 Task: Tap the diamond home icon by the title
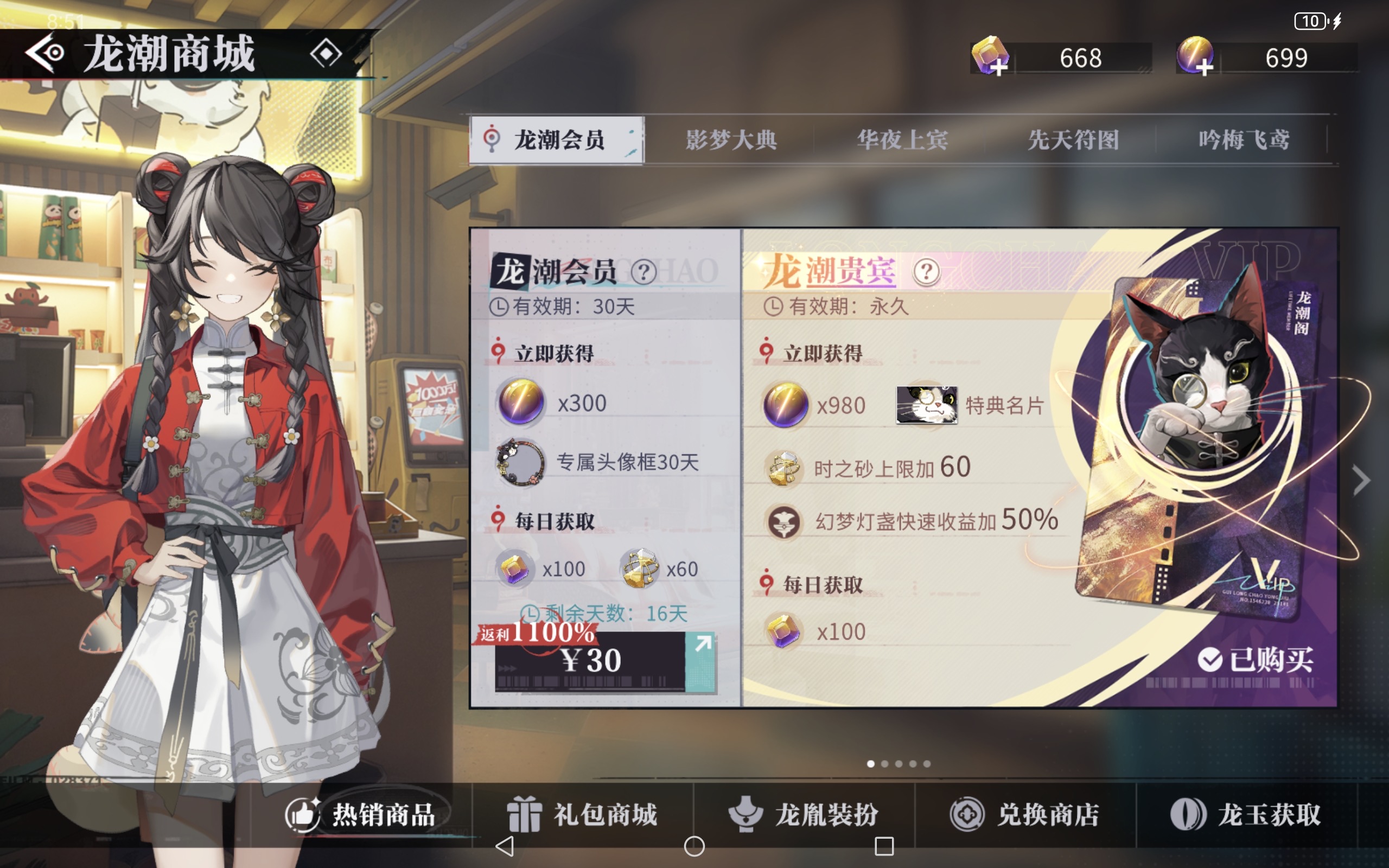pos(326,53)
